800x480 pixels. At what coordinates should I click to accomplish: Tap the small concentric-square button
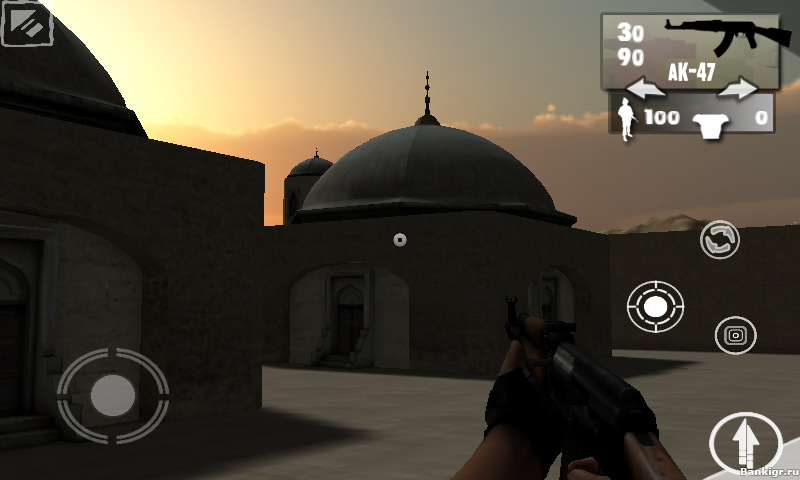[x=735, y=335]
